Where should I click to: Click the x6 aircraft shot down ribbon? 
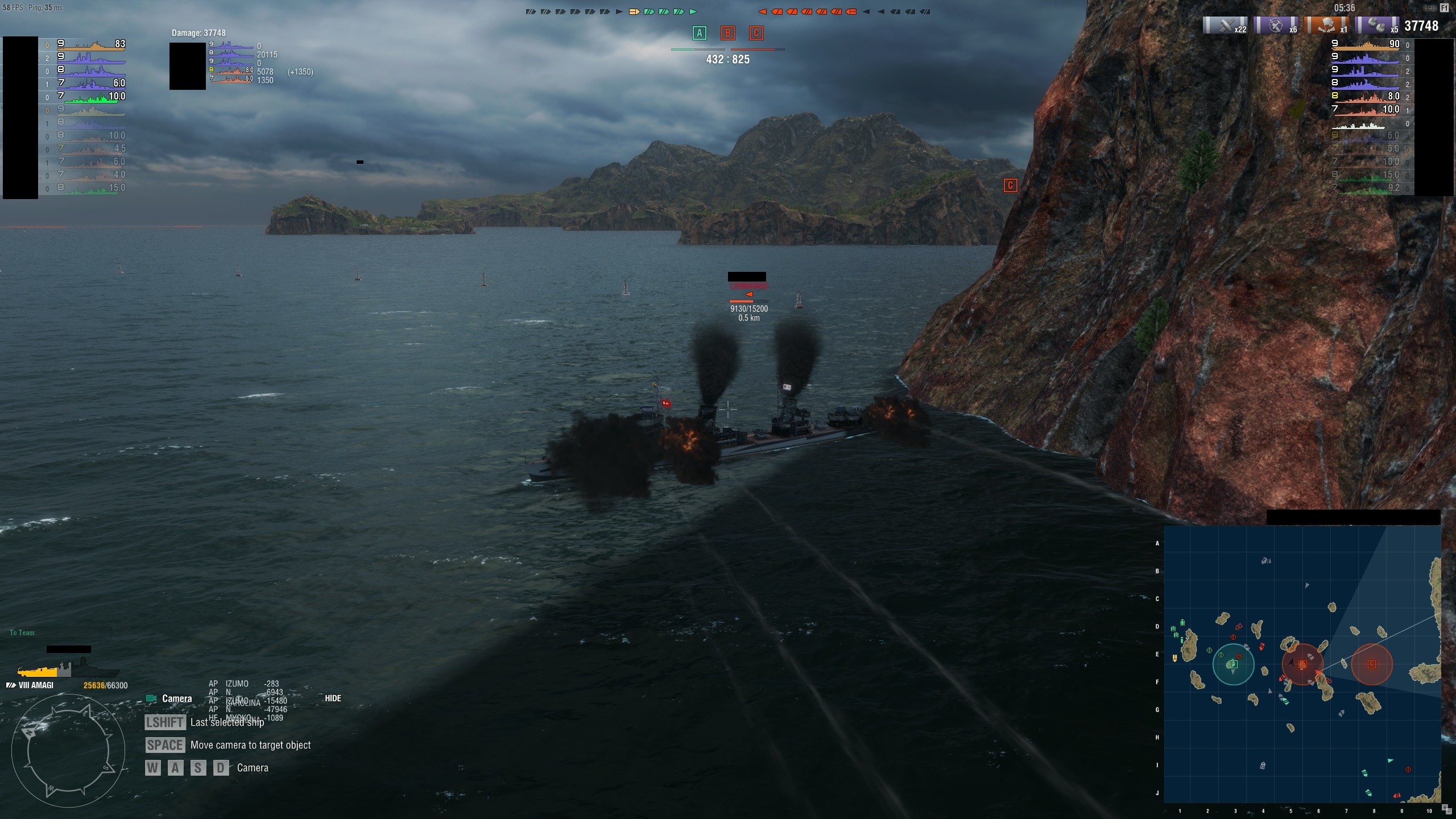tap(1276, 26)
